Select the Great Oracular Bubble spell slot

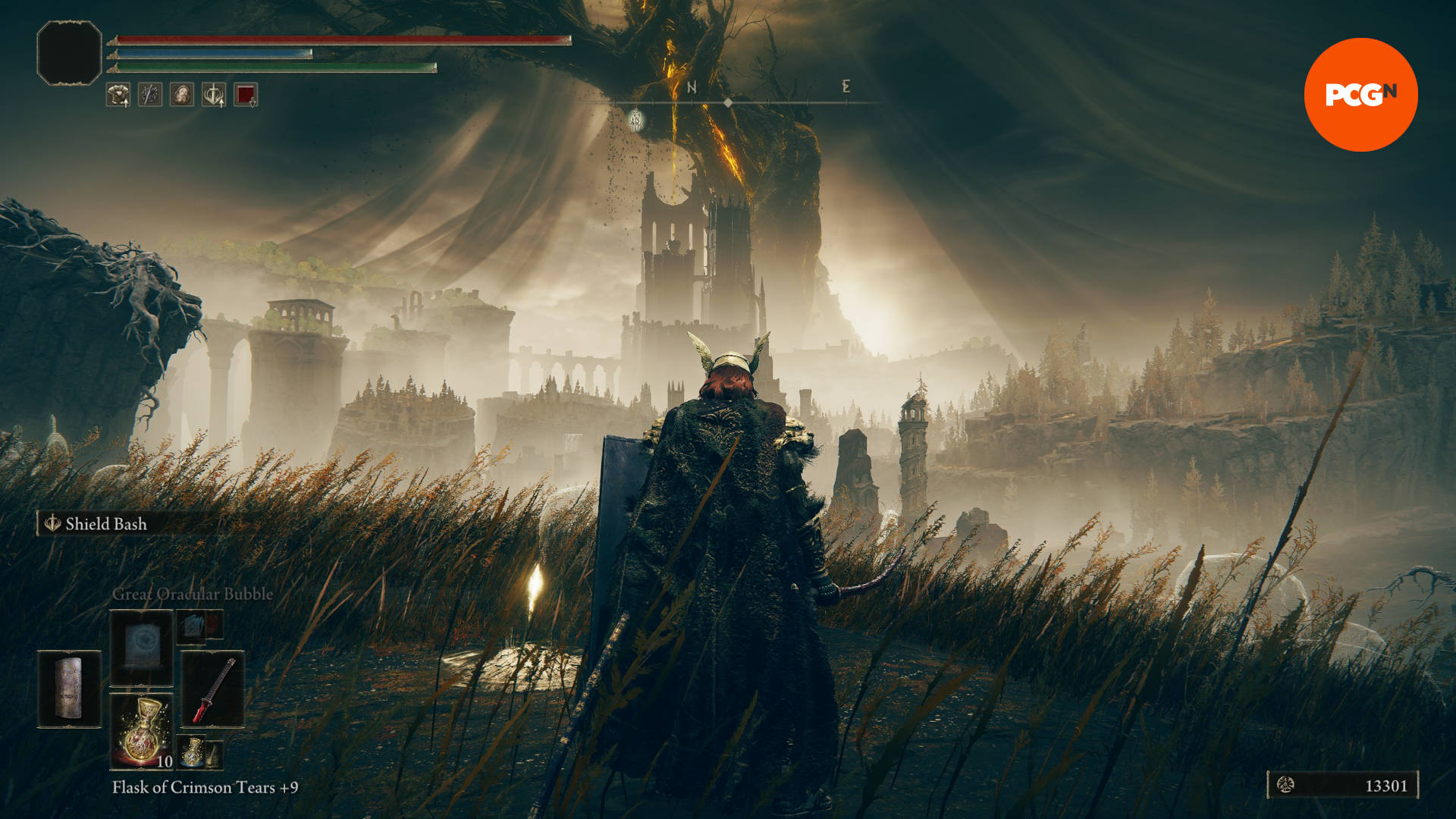142,647
